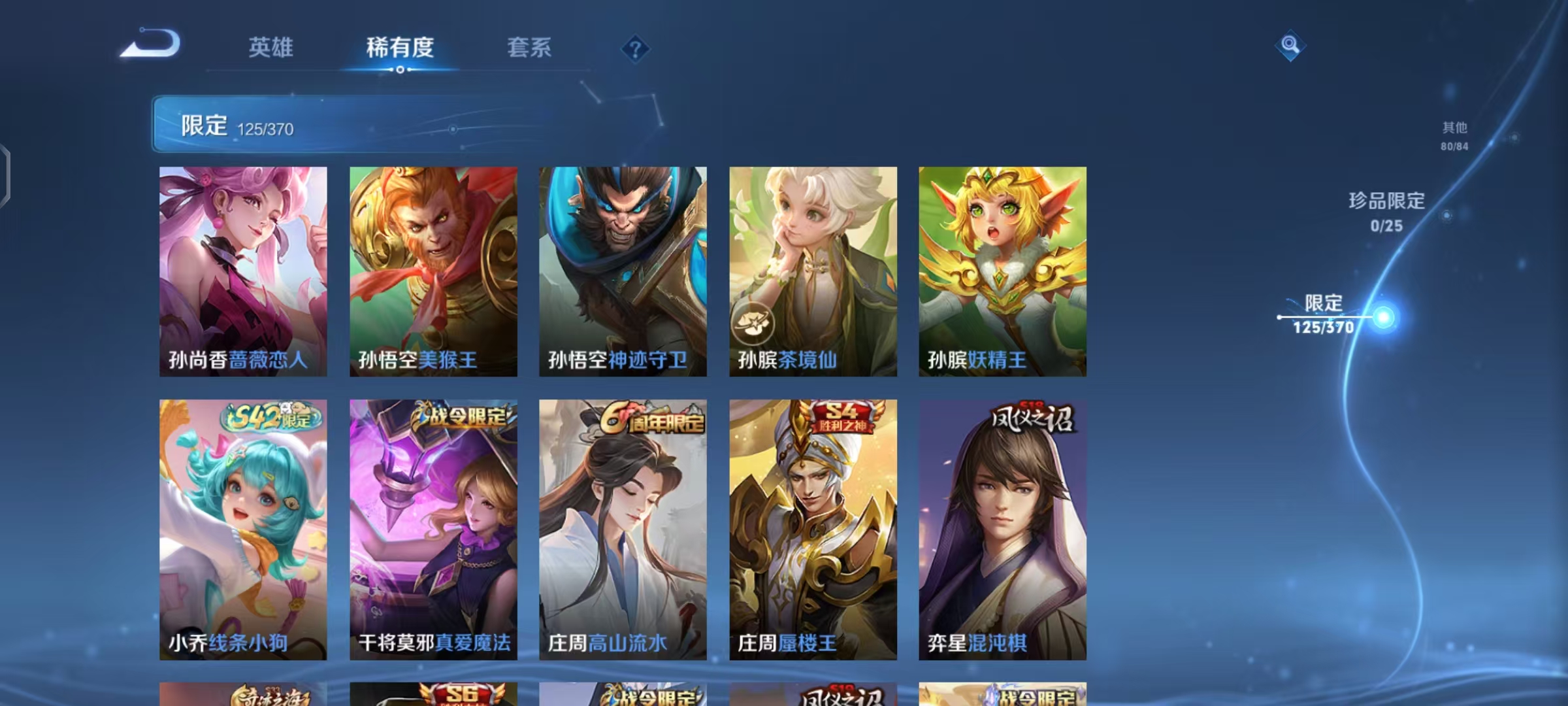Open the 小乔线条小狗 skin thumbnail
The width and height of the screenshot is (1568, 706).
click(242, 529)
